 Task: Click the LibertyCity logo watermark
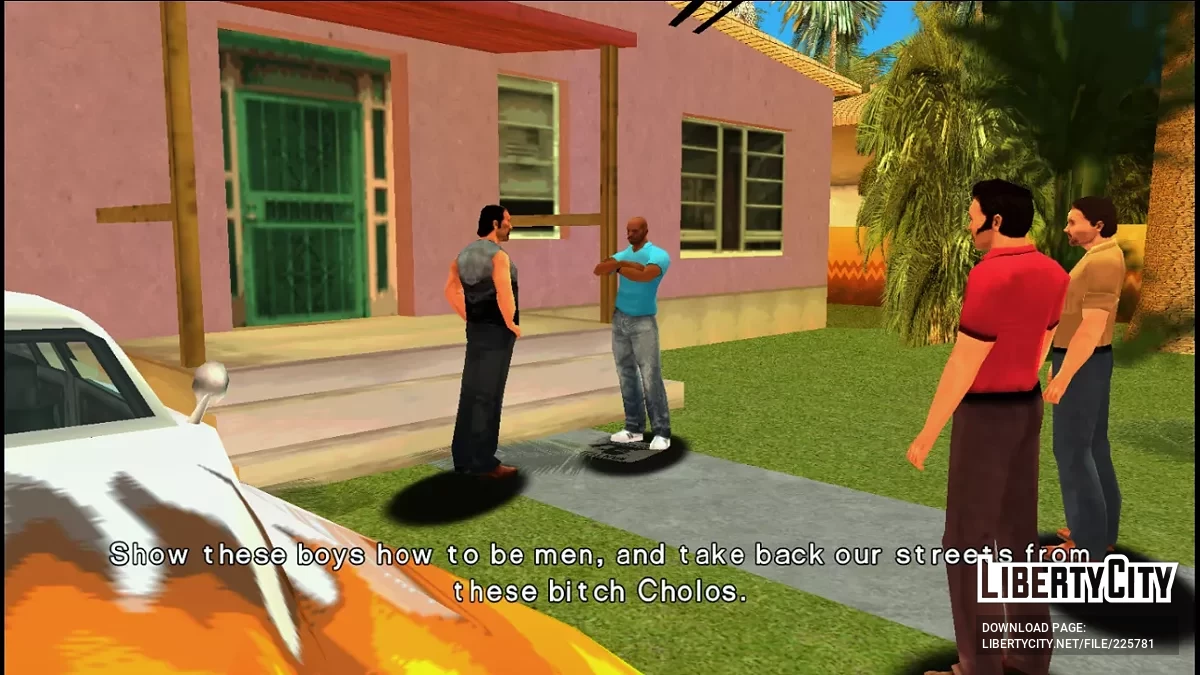click(x=1076, y=582)
